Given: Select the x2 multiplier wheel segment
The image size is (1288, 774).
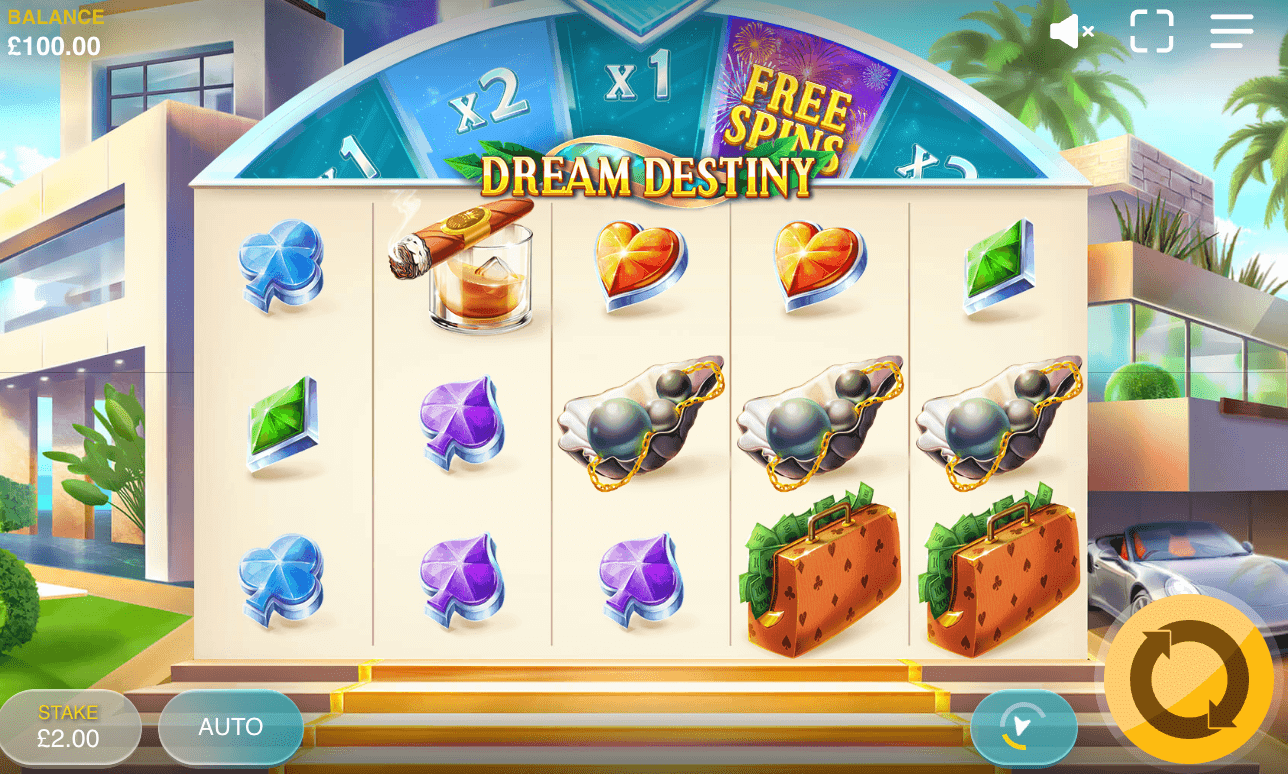Looking at the screenshot, I should 490,95.
